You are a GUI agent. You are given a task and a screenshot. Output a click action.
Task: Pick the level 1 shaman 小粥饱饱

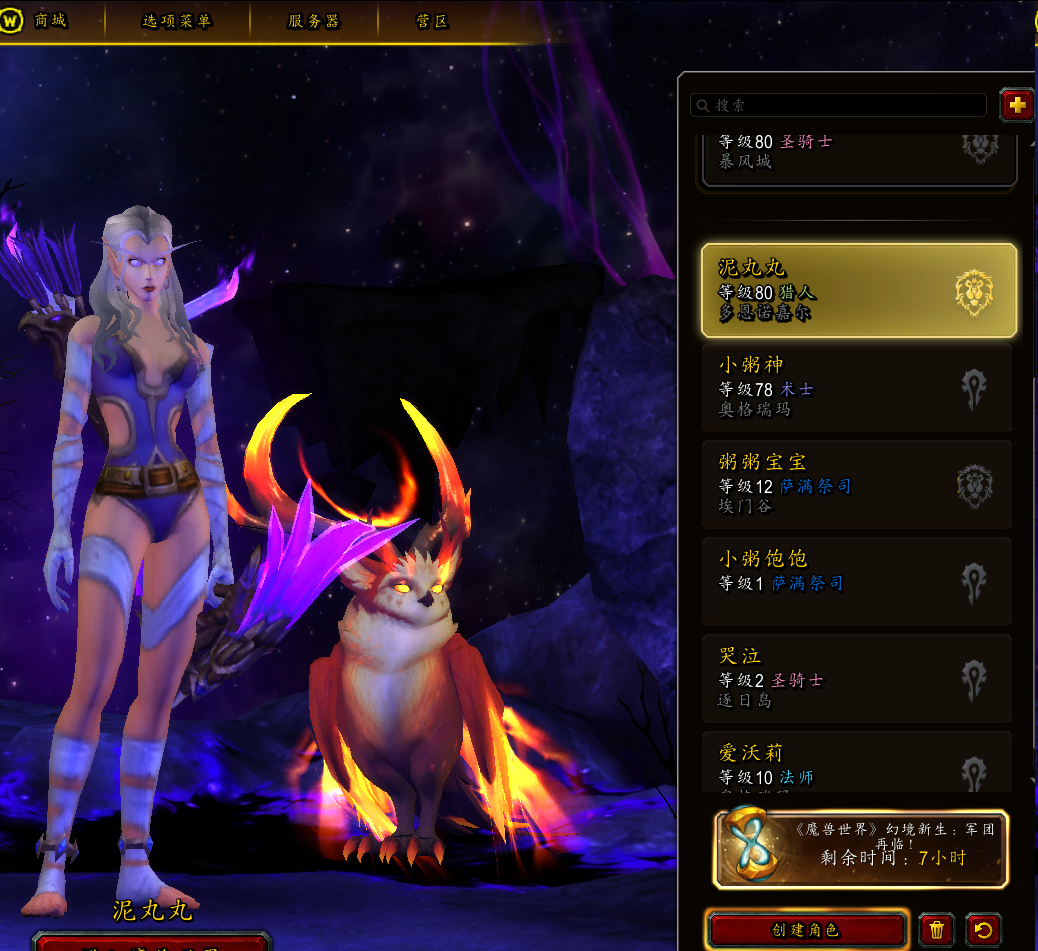[x=858, y=581]
